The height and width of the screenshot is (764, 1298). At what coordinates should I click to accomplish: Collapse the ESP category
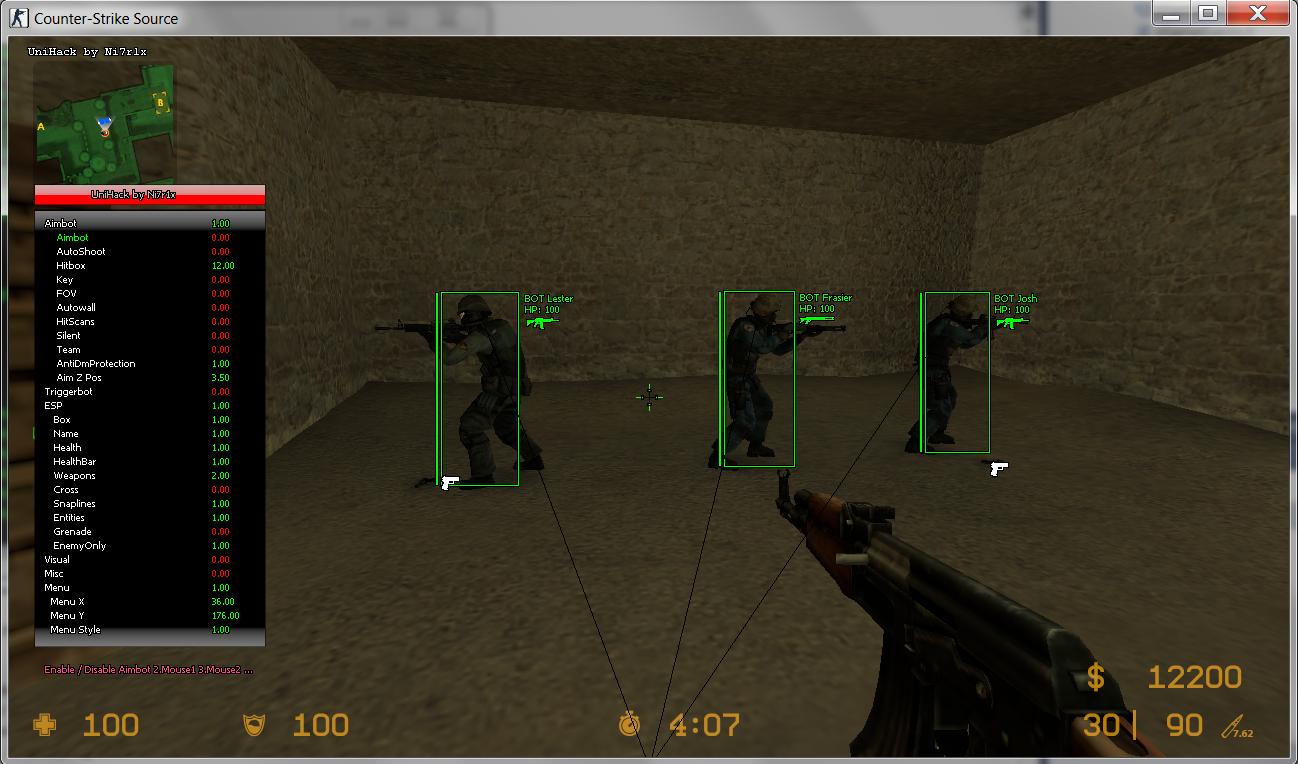click(53, 406)
